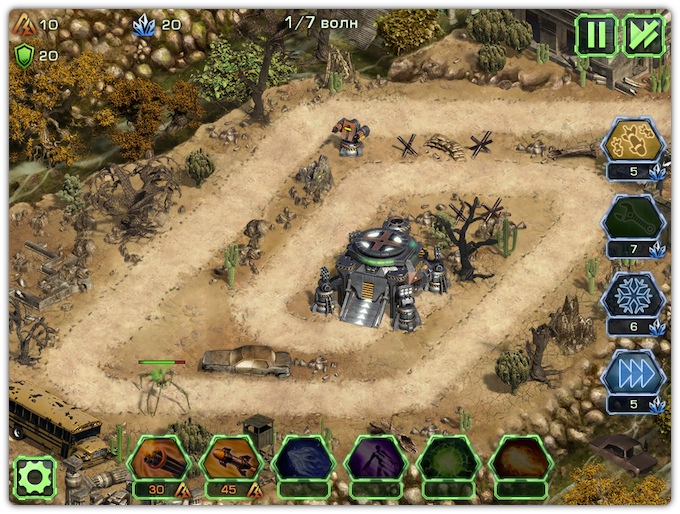680x514 pixels.
Task: Pause the game
Action: pyautogui.click(x=595, y=35)
